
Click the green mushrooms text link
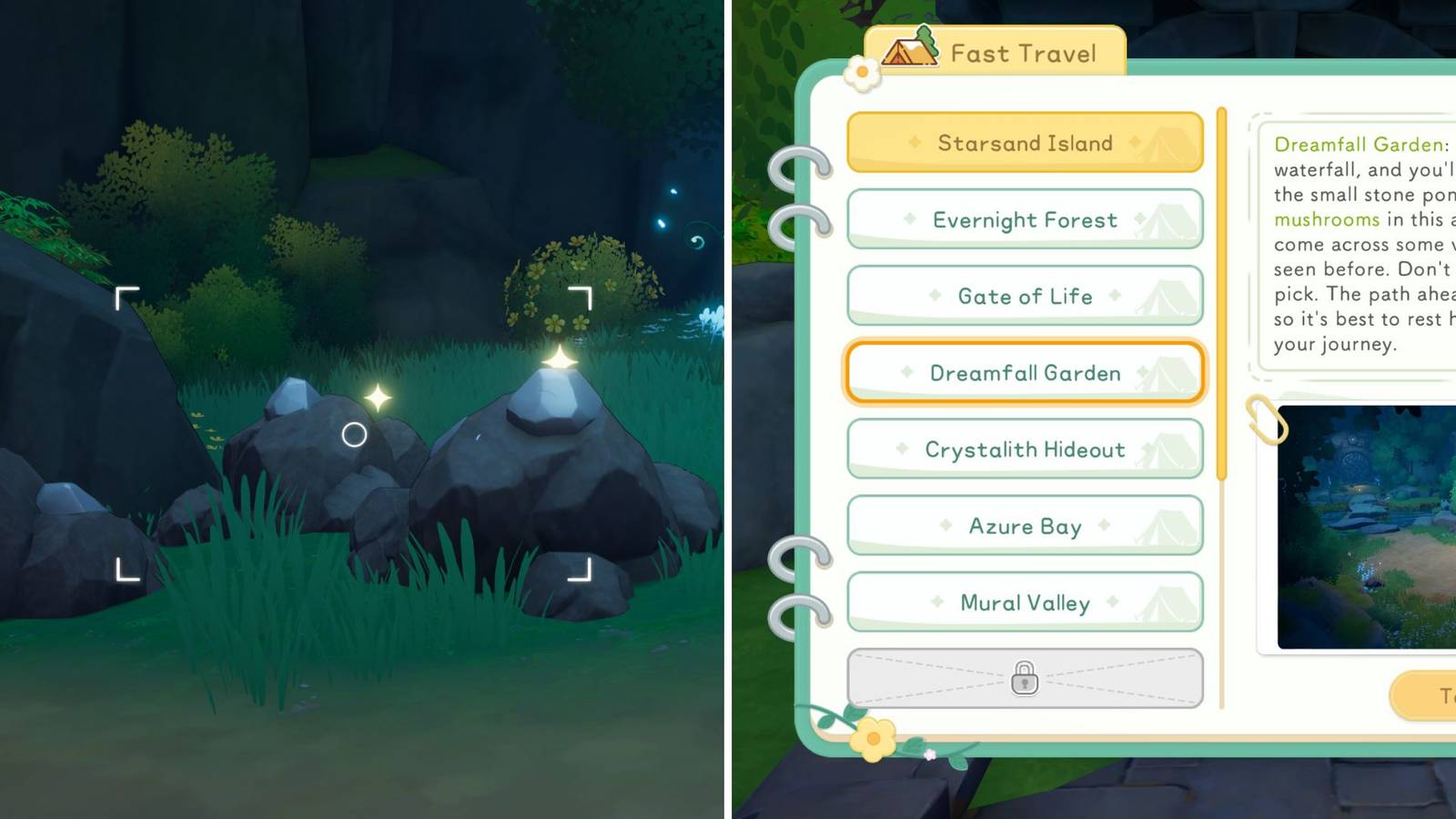pyautogui.click(x=1328, y=218)
